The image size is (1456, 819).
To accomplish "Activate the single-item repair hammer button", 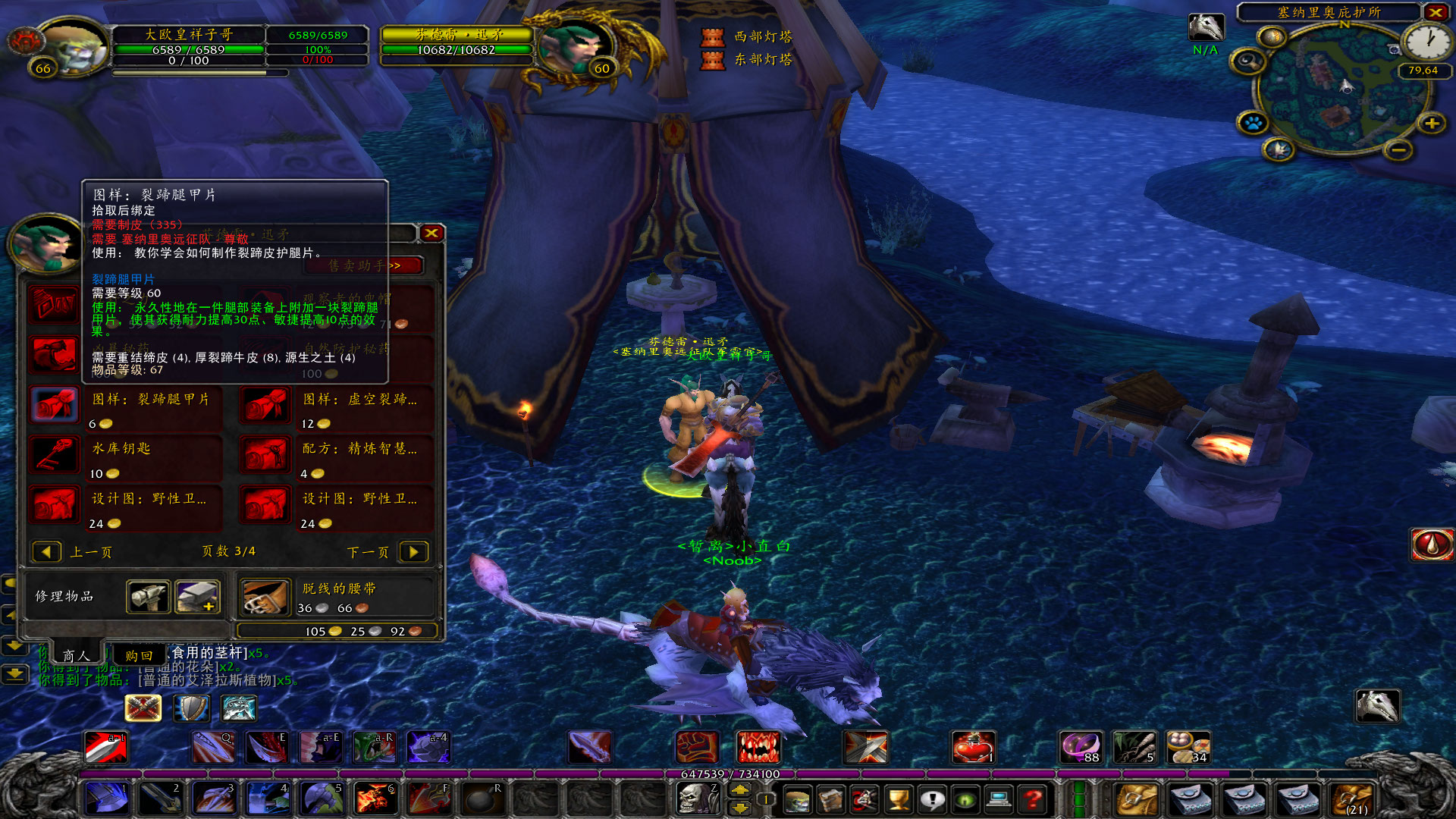I will pyautogui.click(x=148, y=597).
